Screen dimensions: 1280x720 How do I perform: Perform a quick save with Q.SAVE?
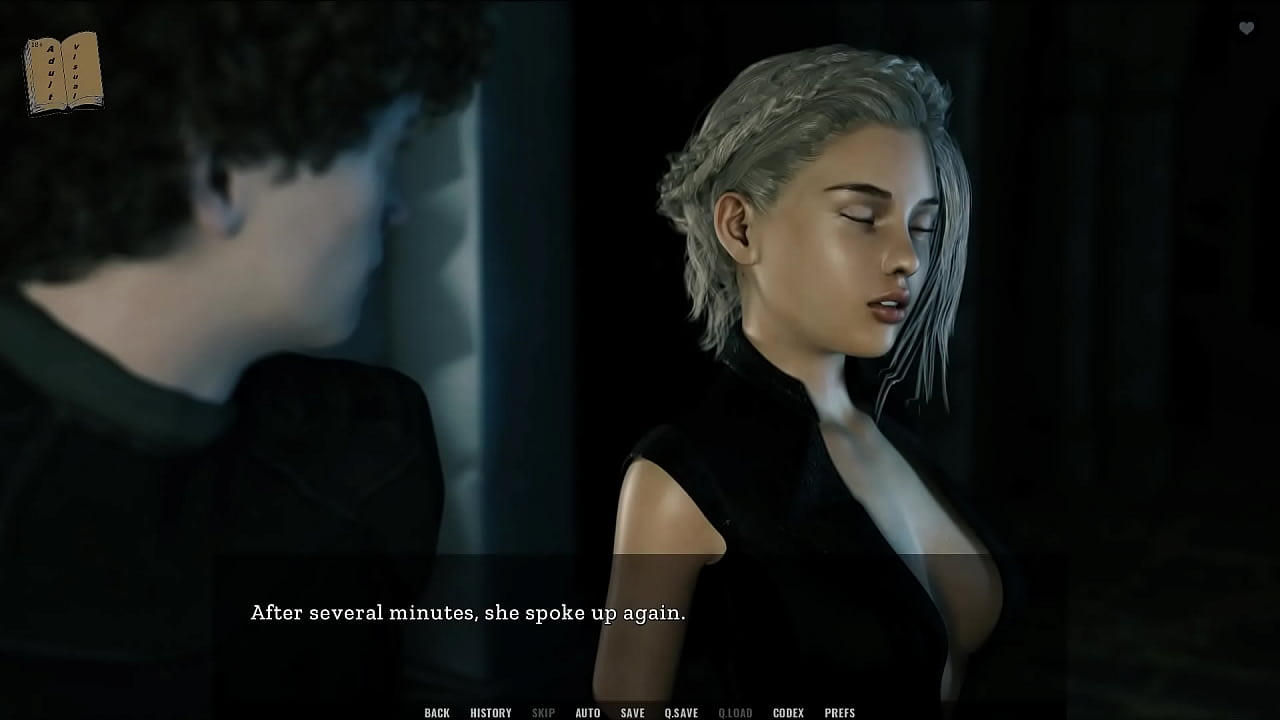tap(681, 712)
